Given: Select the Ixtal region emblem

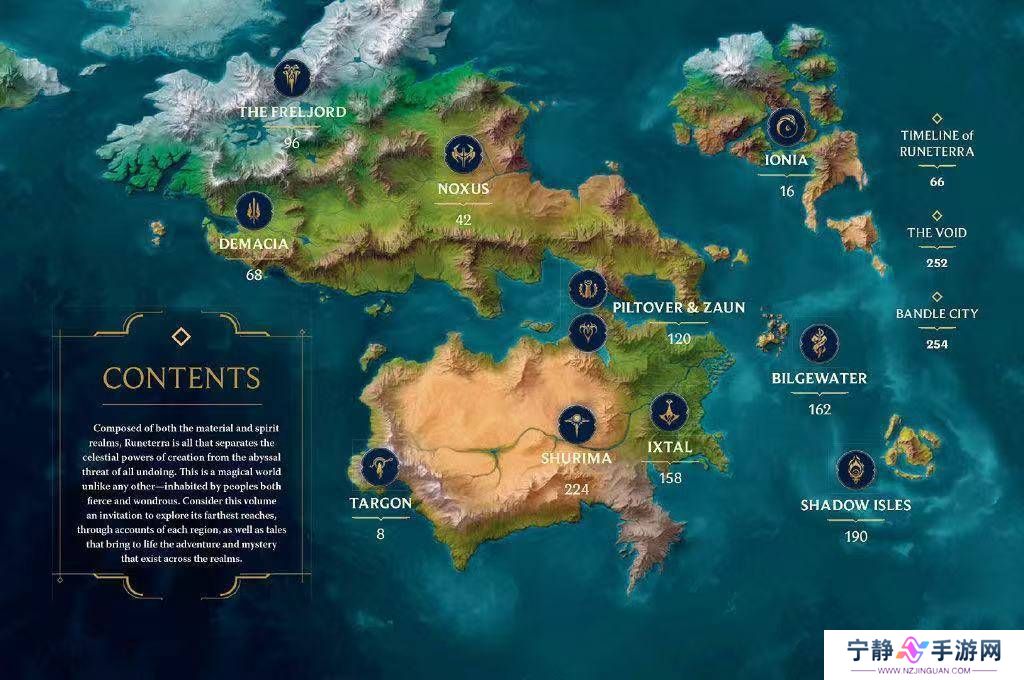Looking at the screenshot, I should [669, 412].
